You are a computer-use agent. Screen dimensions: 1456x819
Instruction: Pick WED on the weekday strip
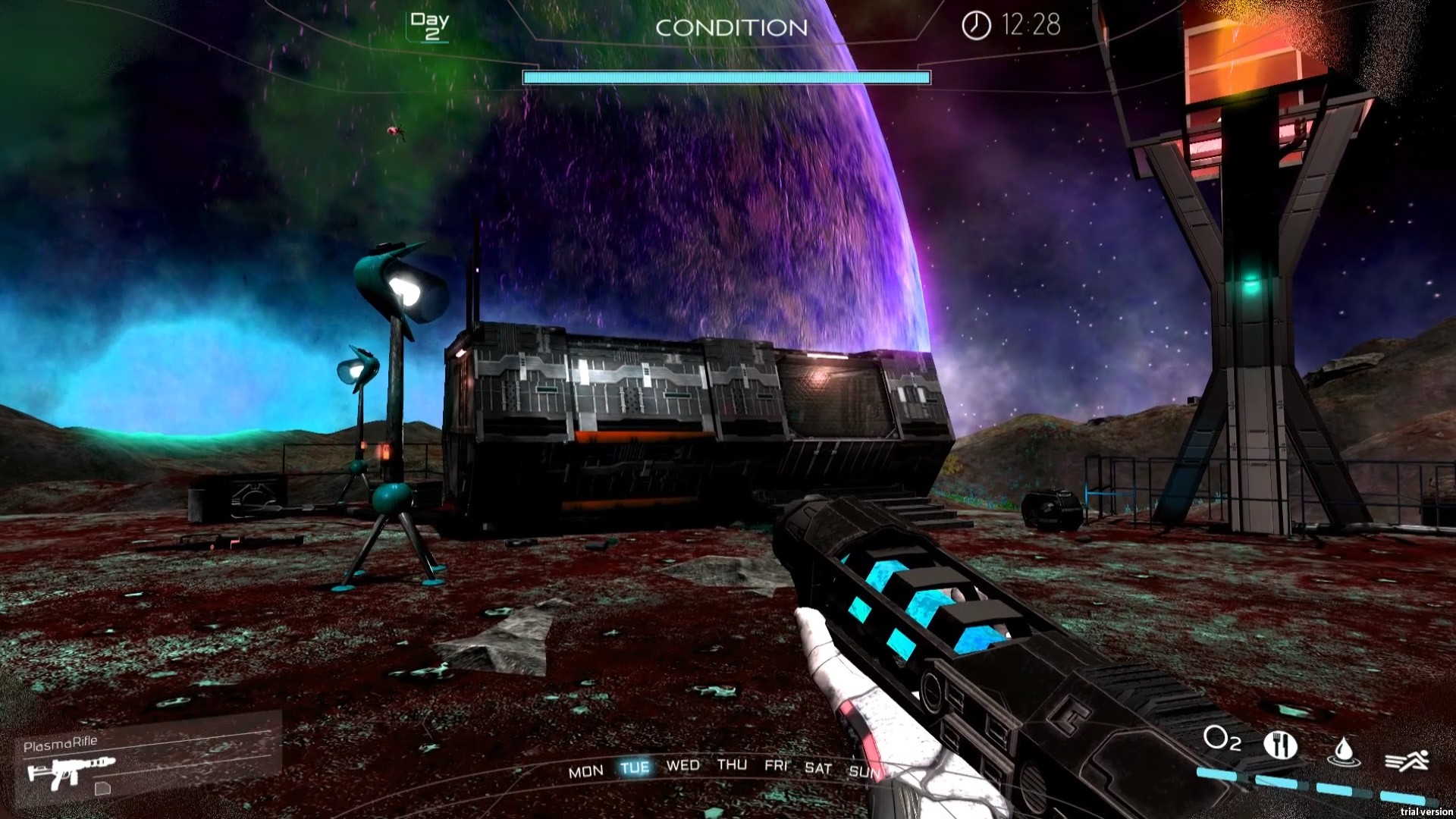point(682,765)
